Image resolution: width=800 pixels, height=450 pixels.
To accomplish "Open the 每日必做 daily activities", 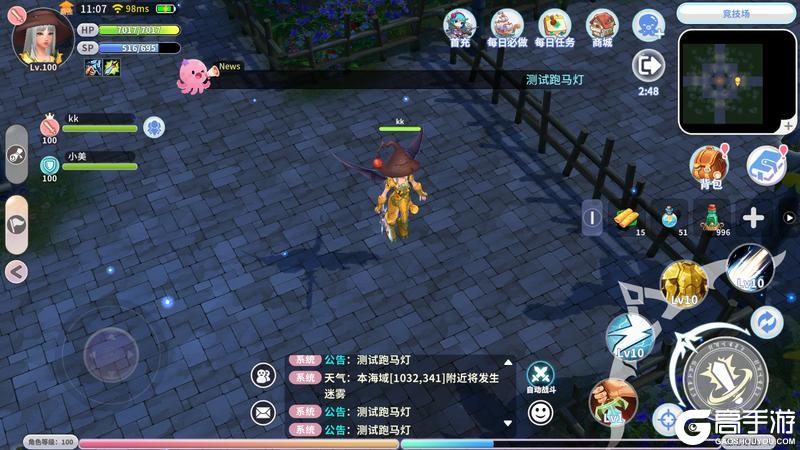I will 507,26.
